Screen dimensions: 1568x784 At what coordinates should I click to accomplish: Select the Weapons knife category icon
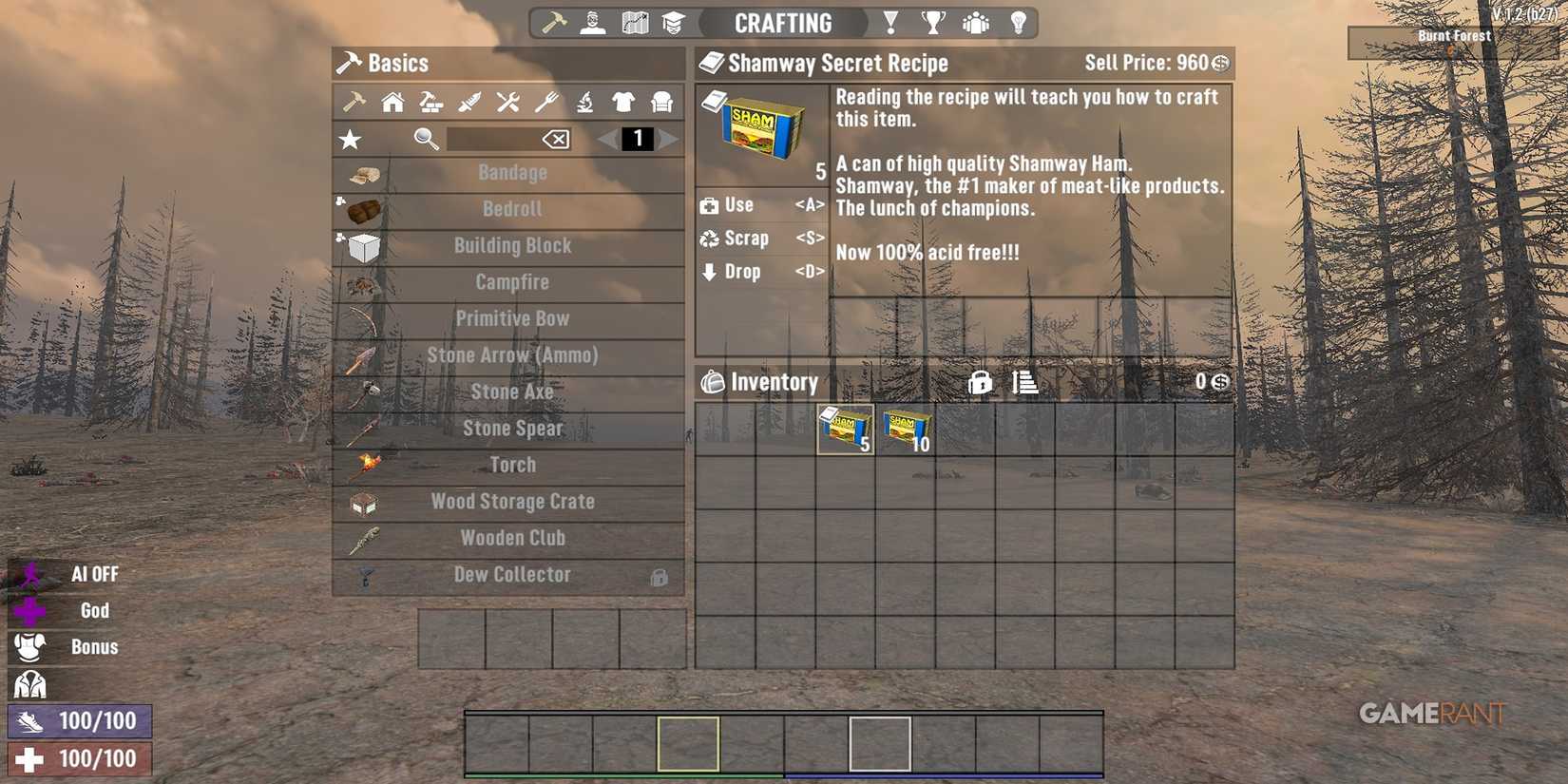coord(468,102)
